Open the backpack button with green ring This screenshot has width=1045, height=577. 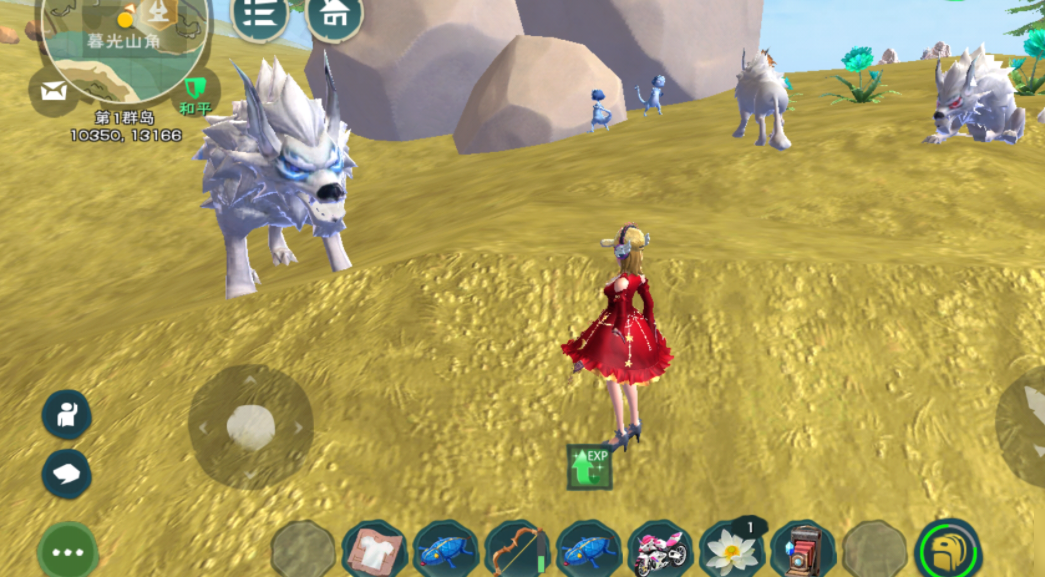[947, 550]
